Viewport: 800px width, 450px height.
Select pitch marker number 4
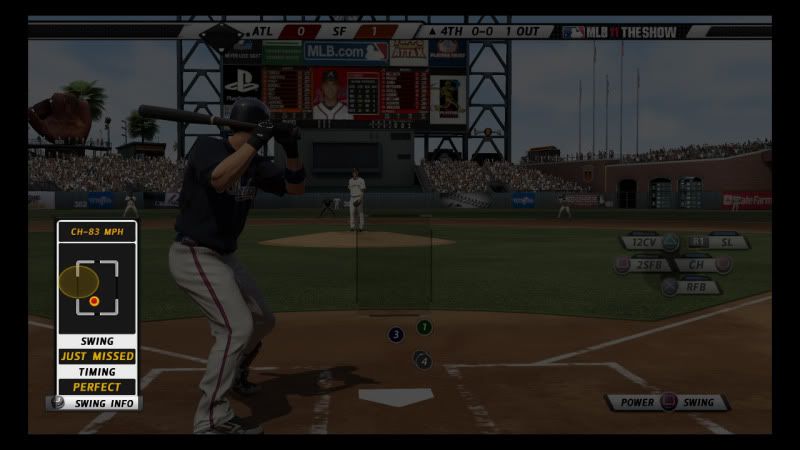click(x=424, y=360)
